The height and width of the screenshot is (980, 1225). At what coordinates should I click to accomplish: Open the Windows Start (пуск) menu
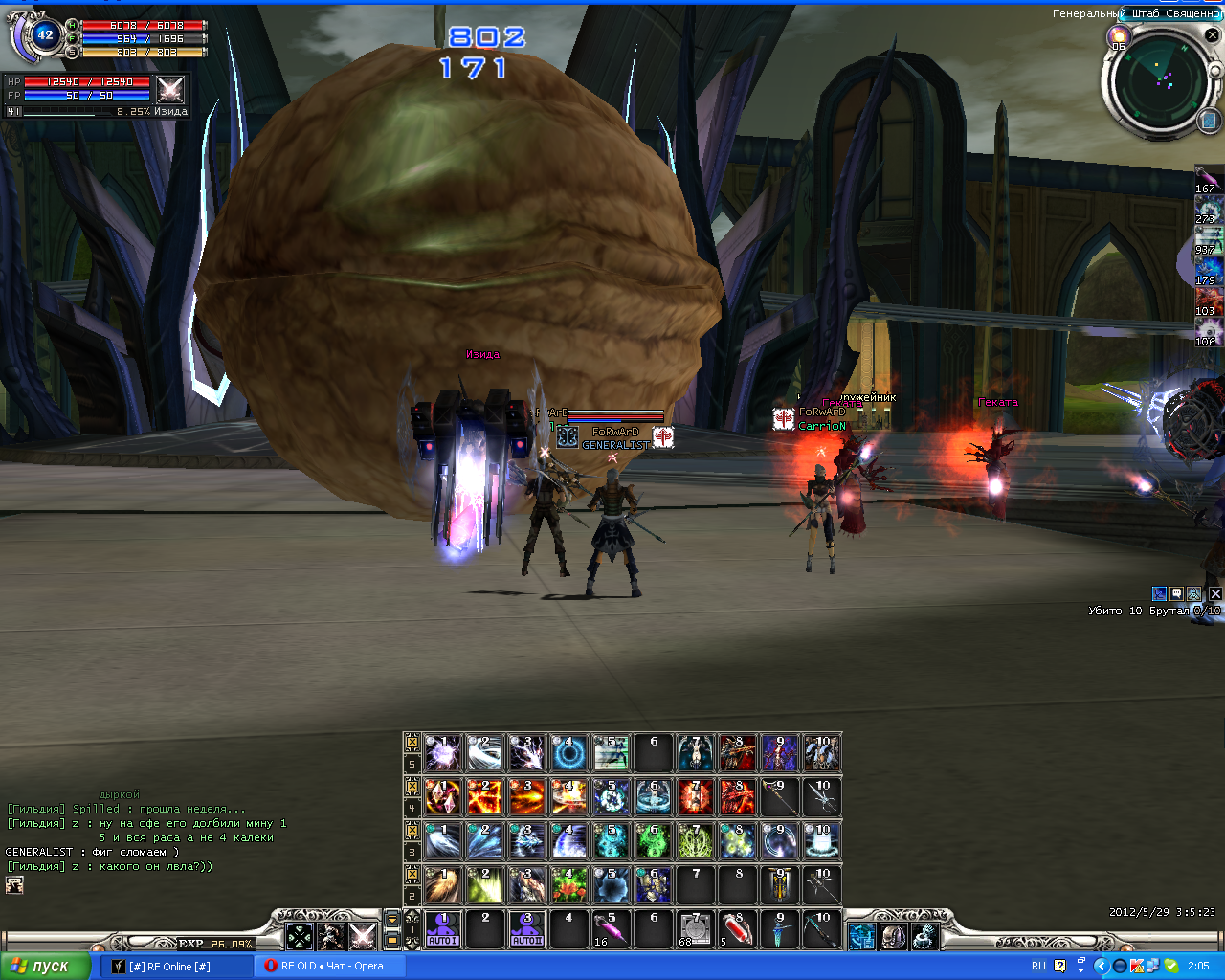(x=45, y=966)
